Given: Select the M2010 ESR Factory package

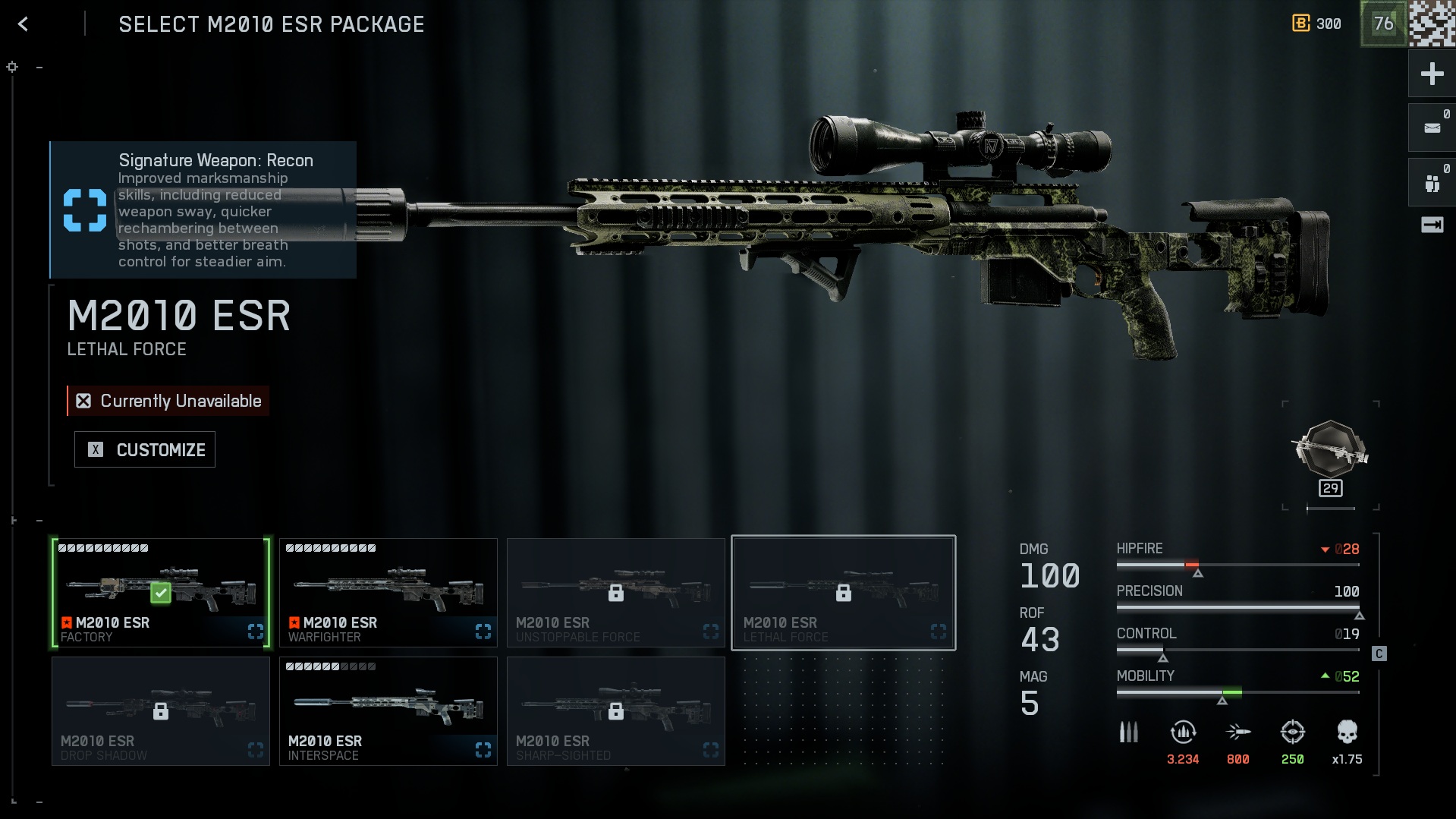Looking at the screenshot, I should (x=160, y=593).
